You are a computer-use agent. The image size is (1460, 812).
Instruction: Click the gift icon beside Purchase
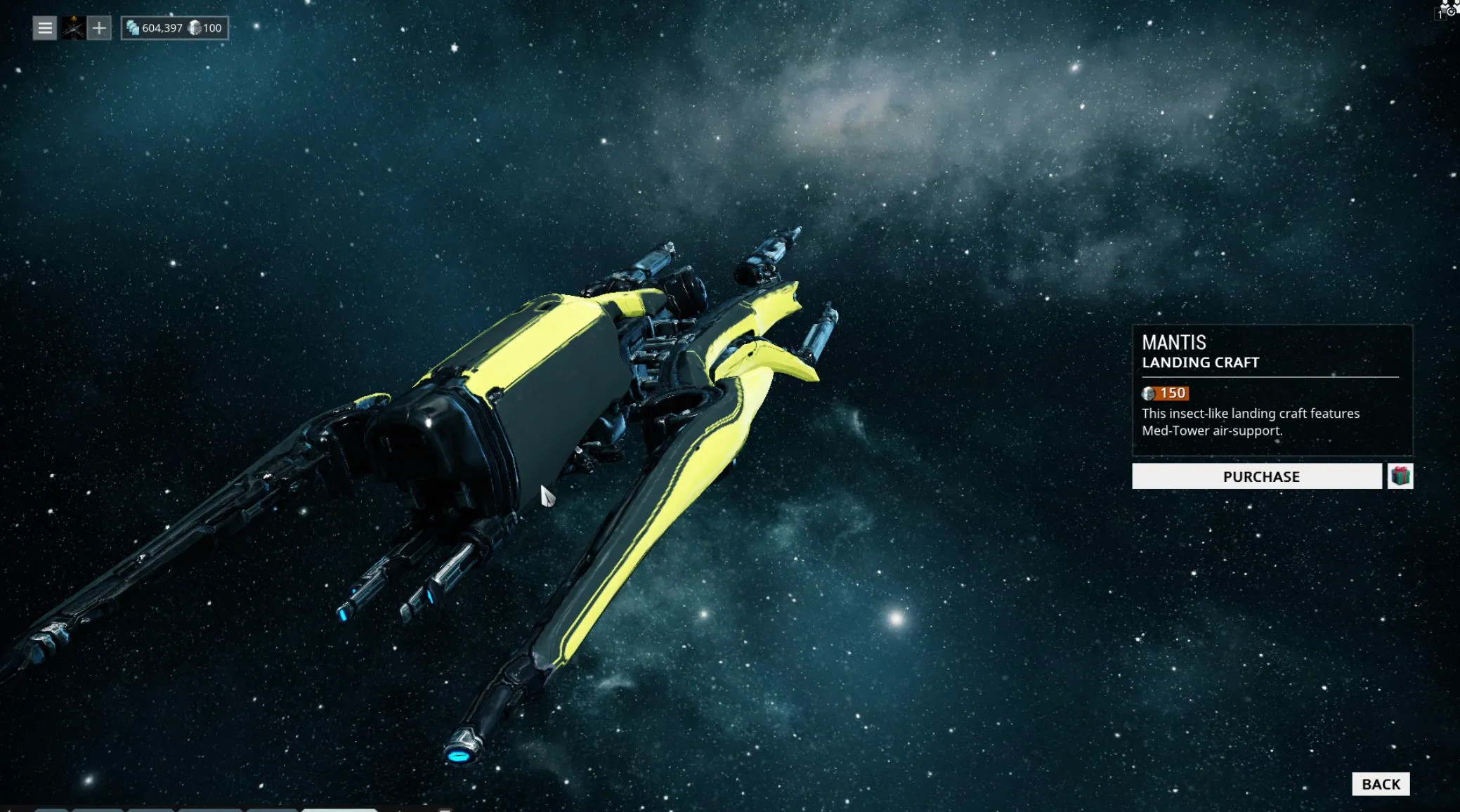[1400, 476]
